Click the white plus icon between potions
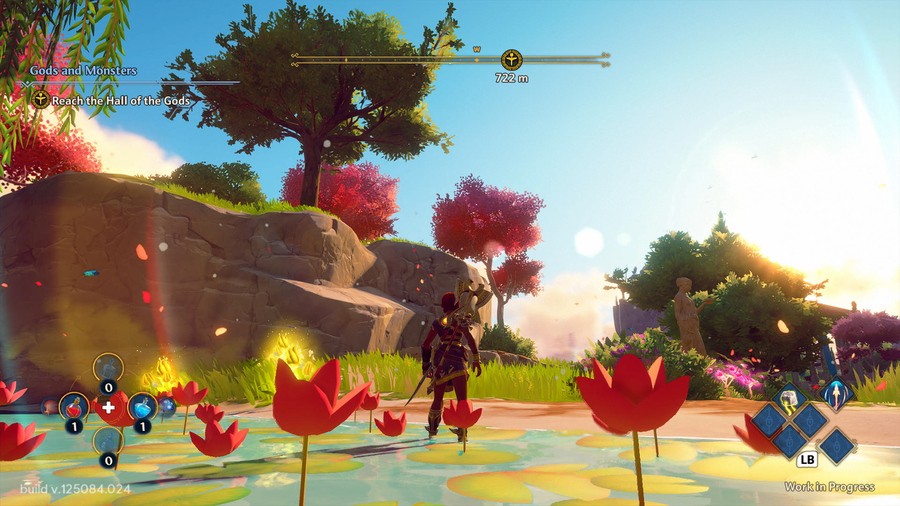This screenshot has width=900, height=506. click(108, 408)
